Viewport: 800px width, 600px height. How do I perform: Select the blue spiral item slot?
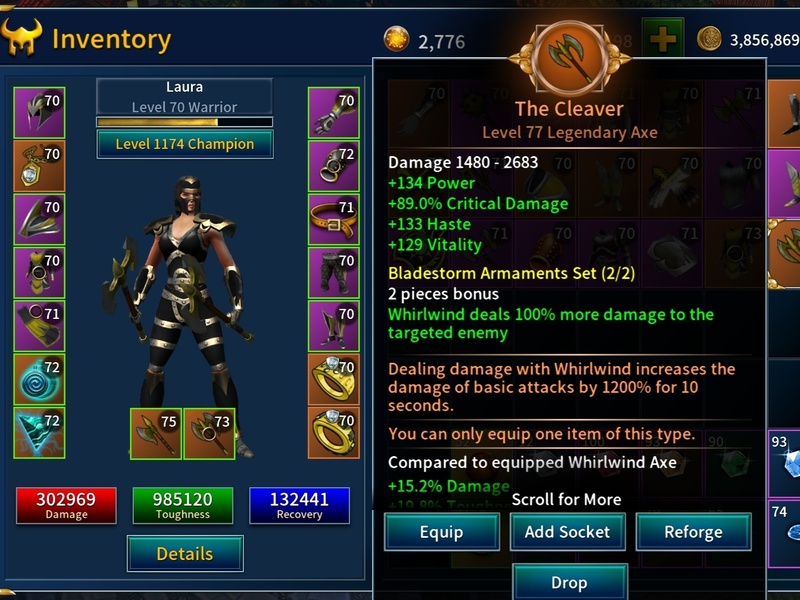[39, 379]
